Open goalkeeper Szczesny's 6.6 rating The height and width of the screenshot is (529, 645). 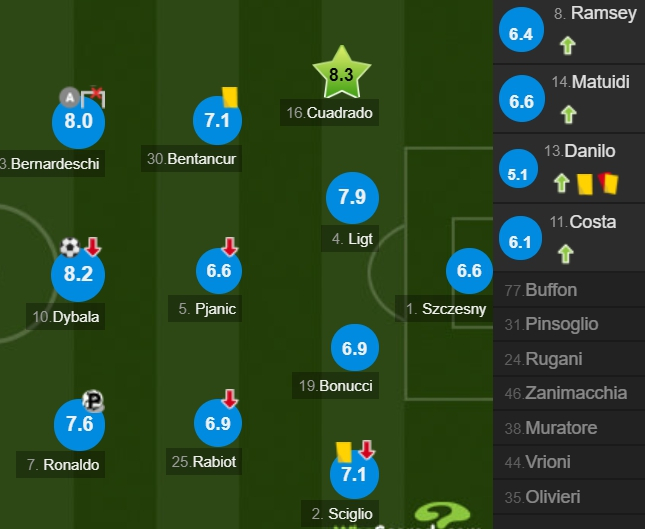[x=469, y=271]
